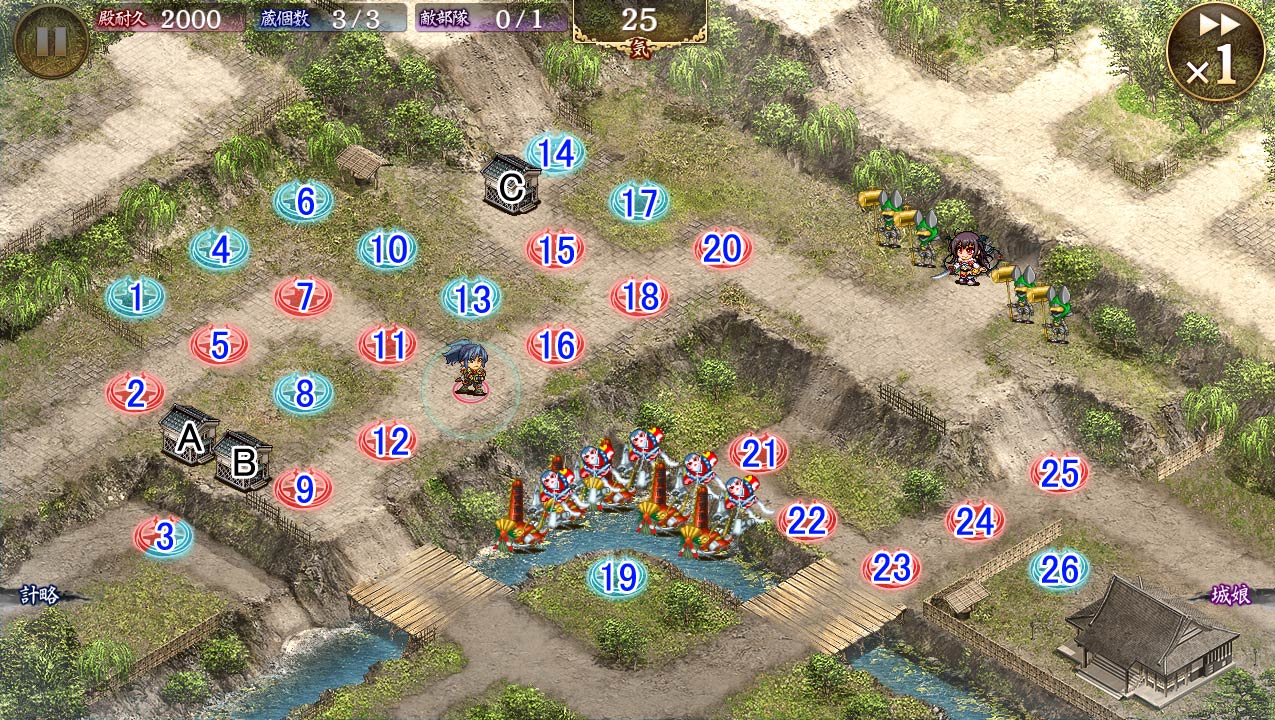The width and height of the screenshot is (1275, 720).
Task: Select blue placement marker 17
Action: point(639,202)
